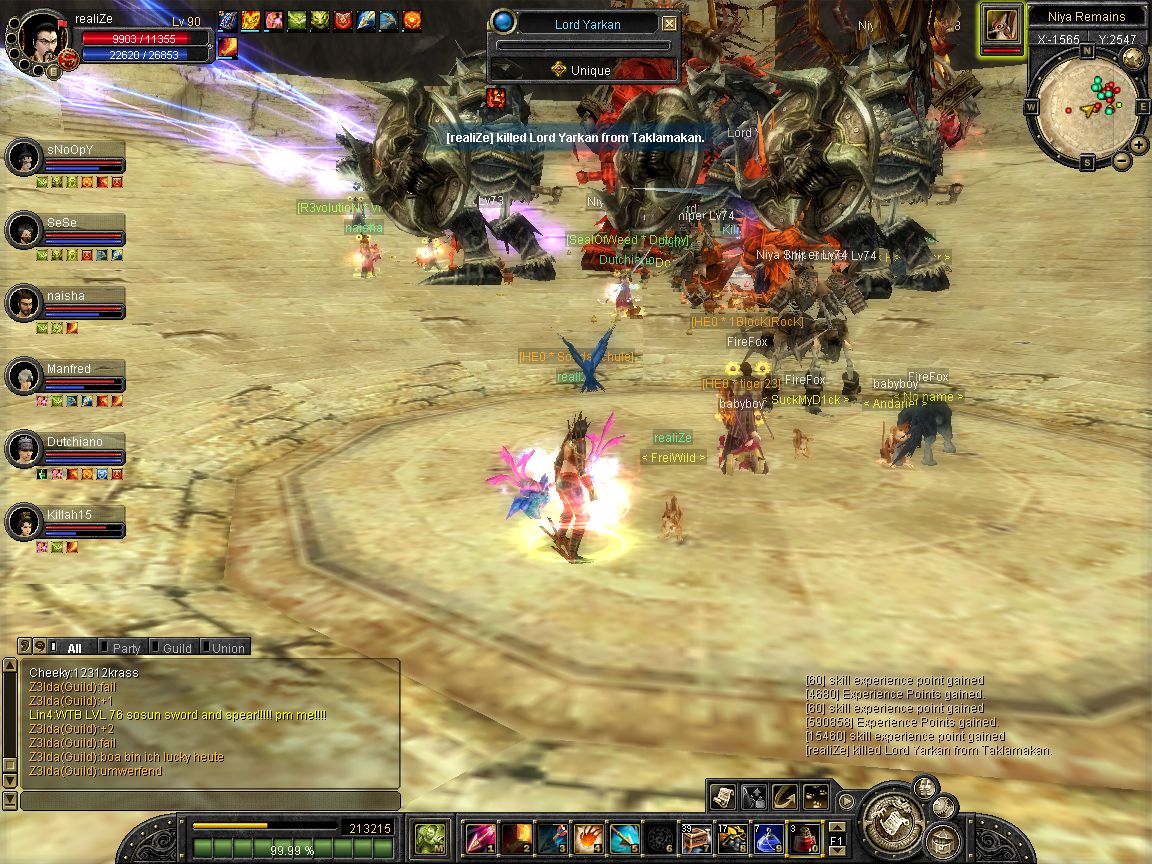Switch hotbar page with the up arrow
Viewport: 1152px width, 864px height.
(838, 828)
